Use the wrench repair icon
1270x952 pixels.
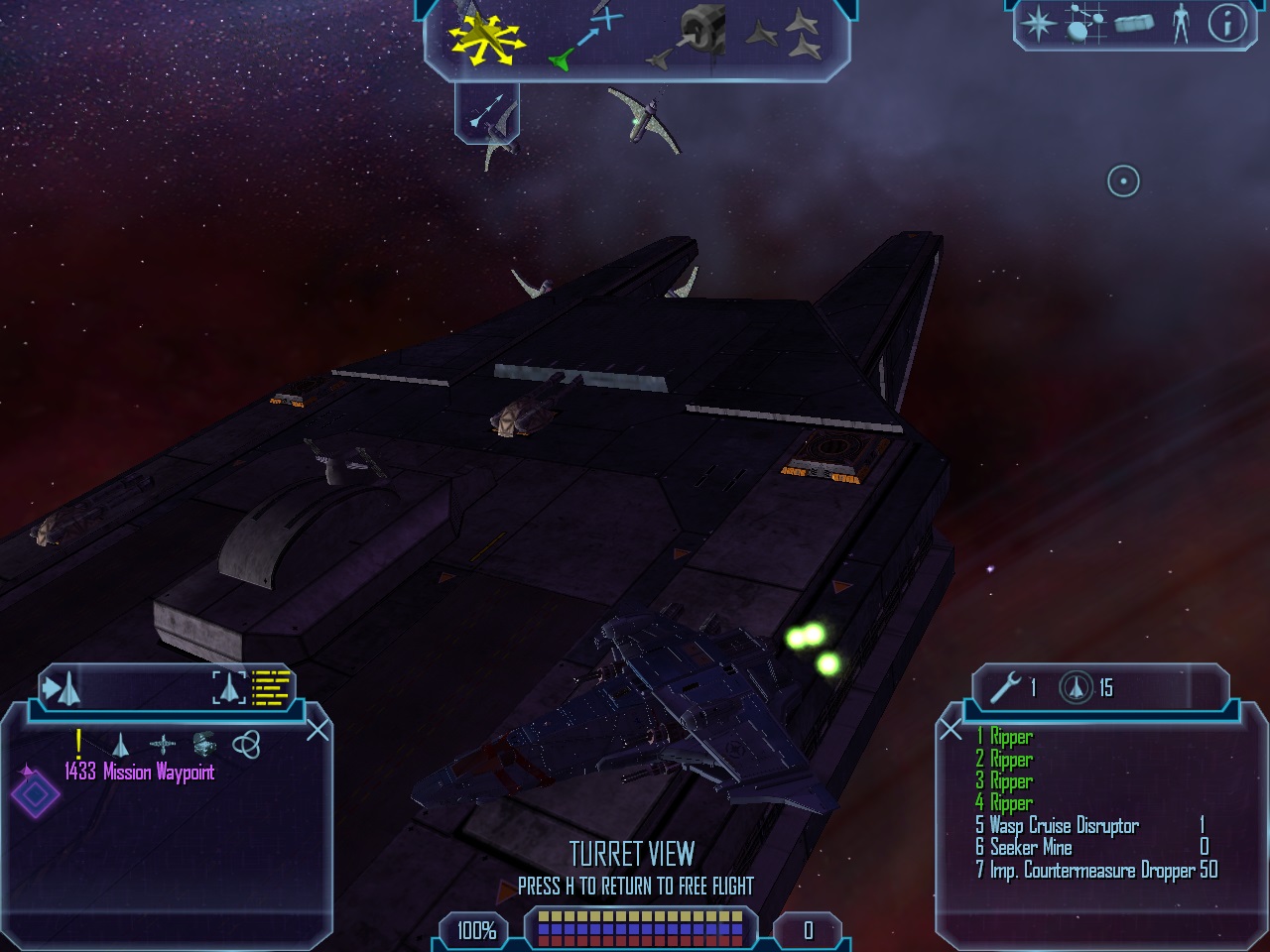pyautogui.click(x=1005, y=687)
